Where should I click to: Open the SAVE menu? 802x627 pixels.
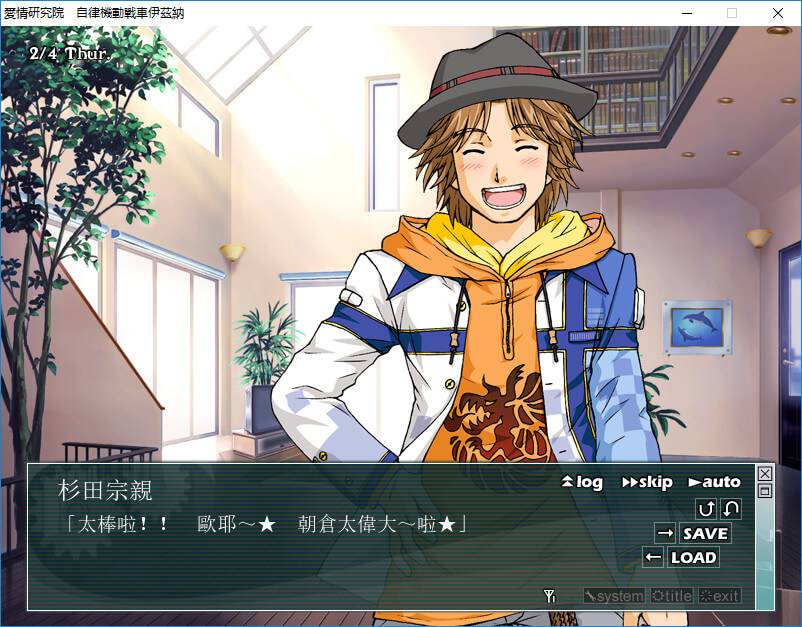click(x=705, y=533)
